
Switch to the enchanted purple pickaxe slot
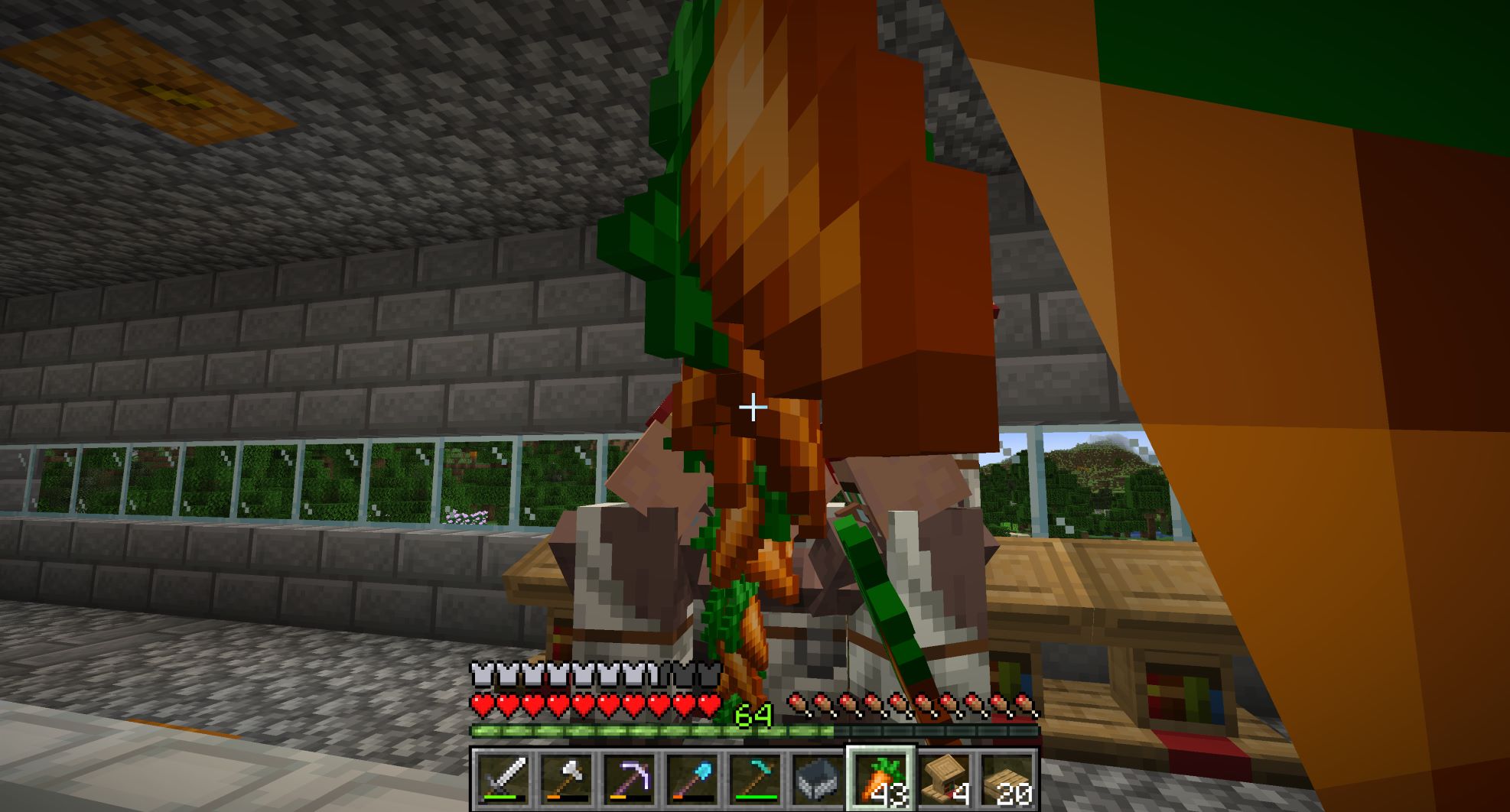[x=629, y=780]
